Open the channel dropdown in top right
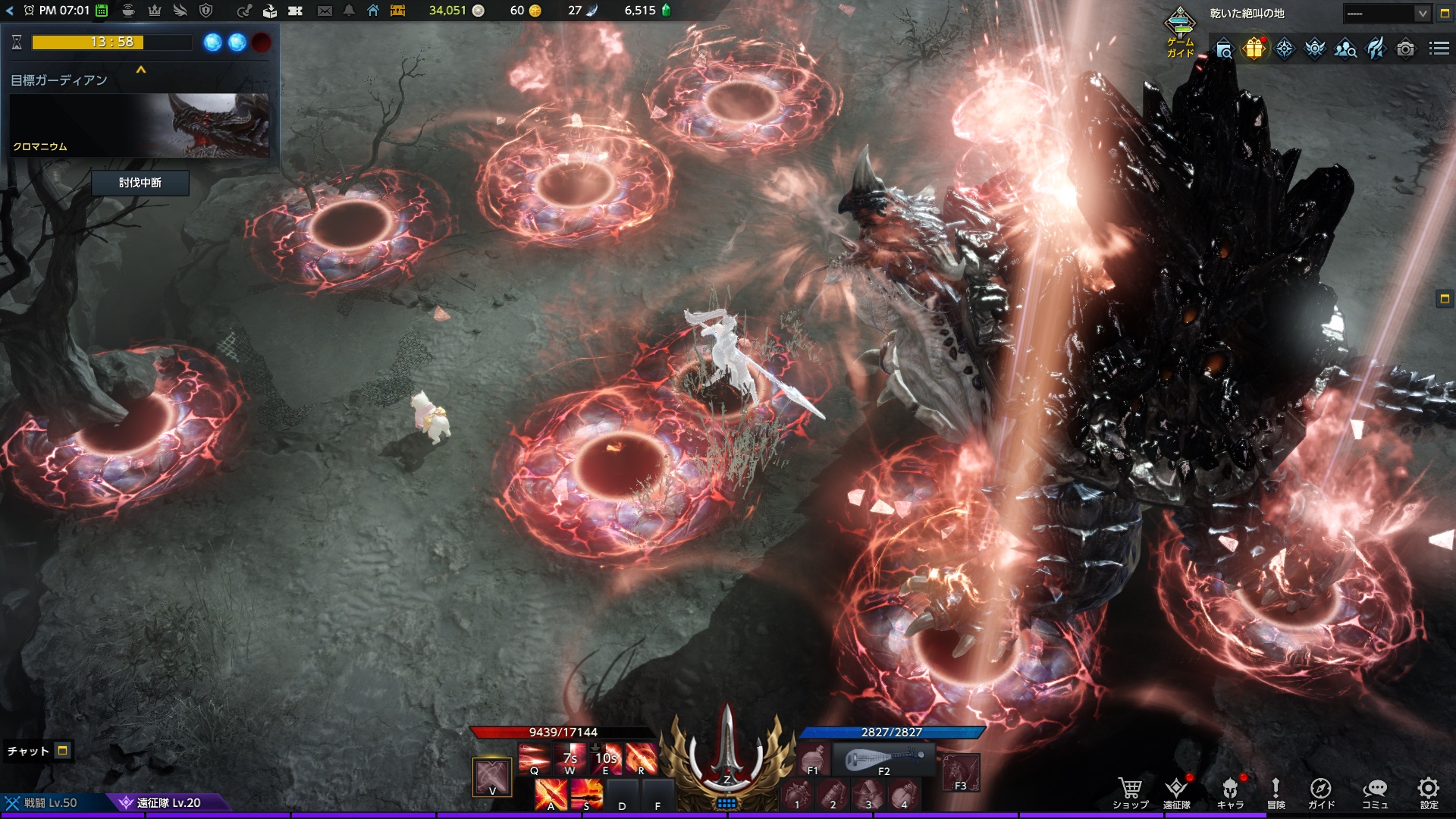The width and height of the screenshot is (1456, 819). pyautogui.click(x=1387, y=13)
